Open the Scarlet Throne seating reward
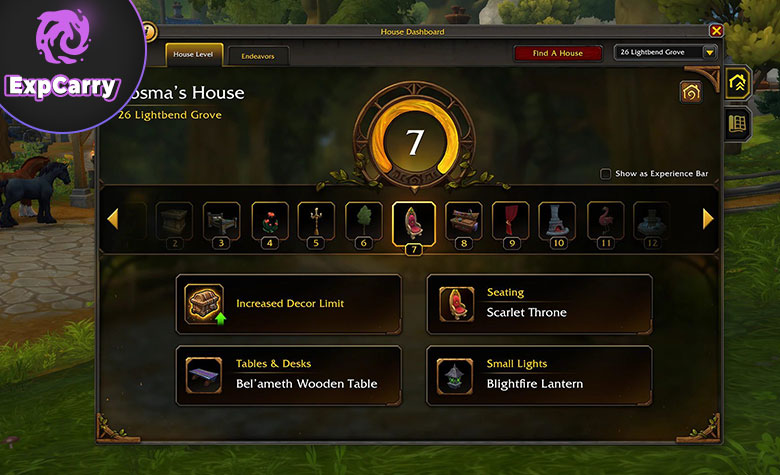Screen dimensions: 780x475 coord(539,304)
